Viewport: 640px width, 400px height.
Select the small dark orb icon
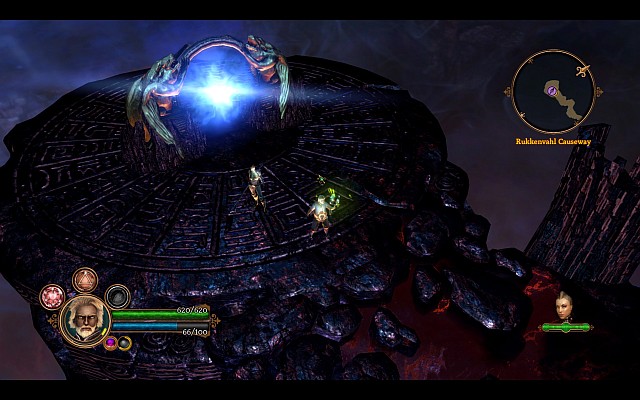pos(125,343)
